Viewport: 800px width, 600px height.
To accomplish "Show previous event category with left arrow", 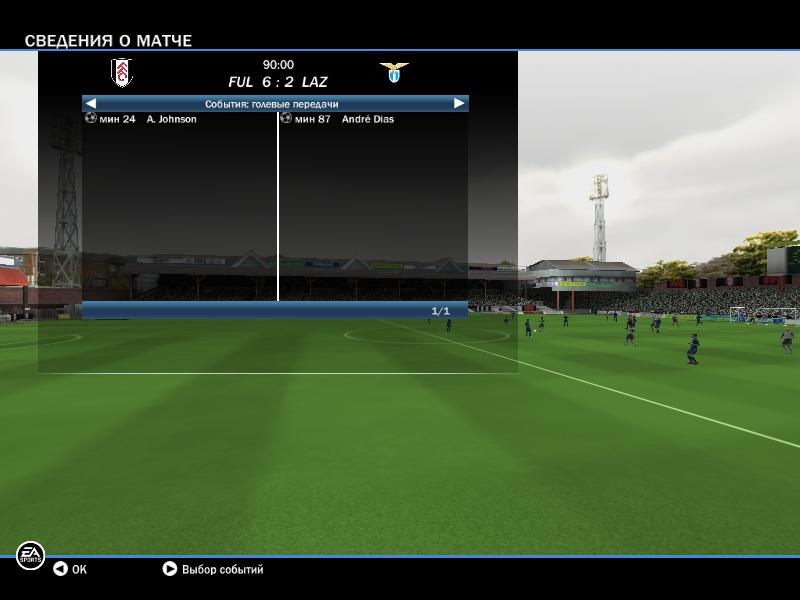I will pyautogui.click(x=91, y=103).
